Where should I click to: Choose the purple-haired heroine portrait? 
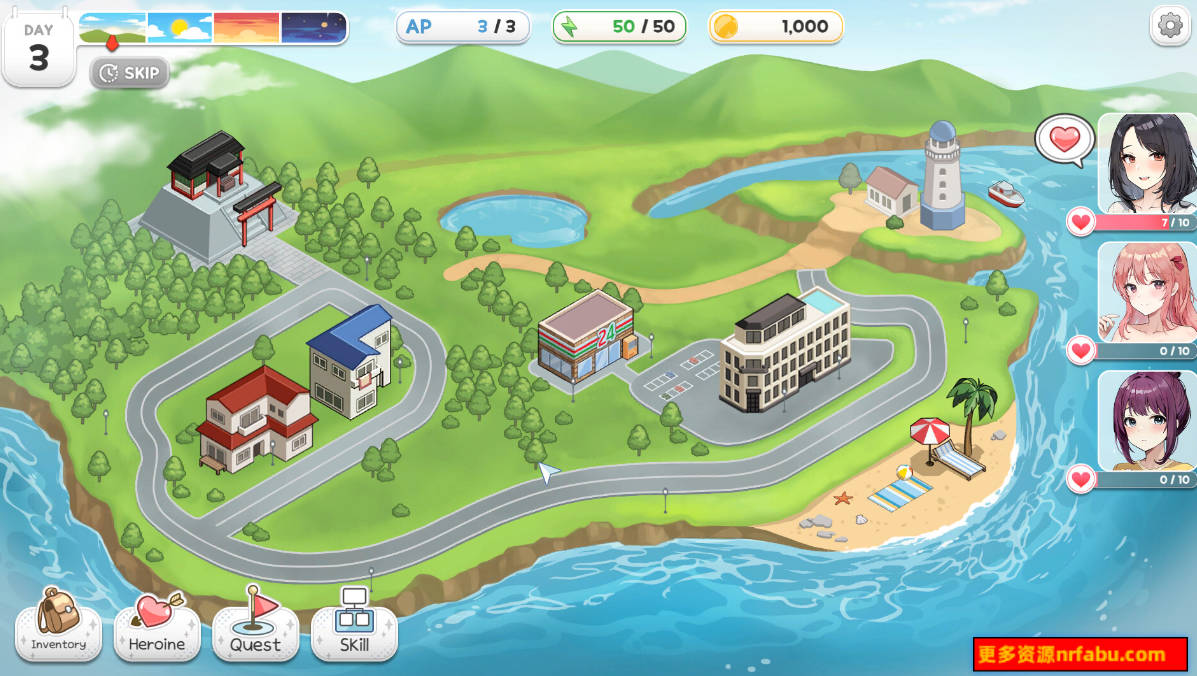1147,420
